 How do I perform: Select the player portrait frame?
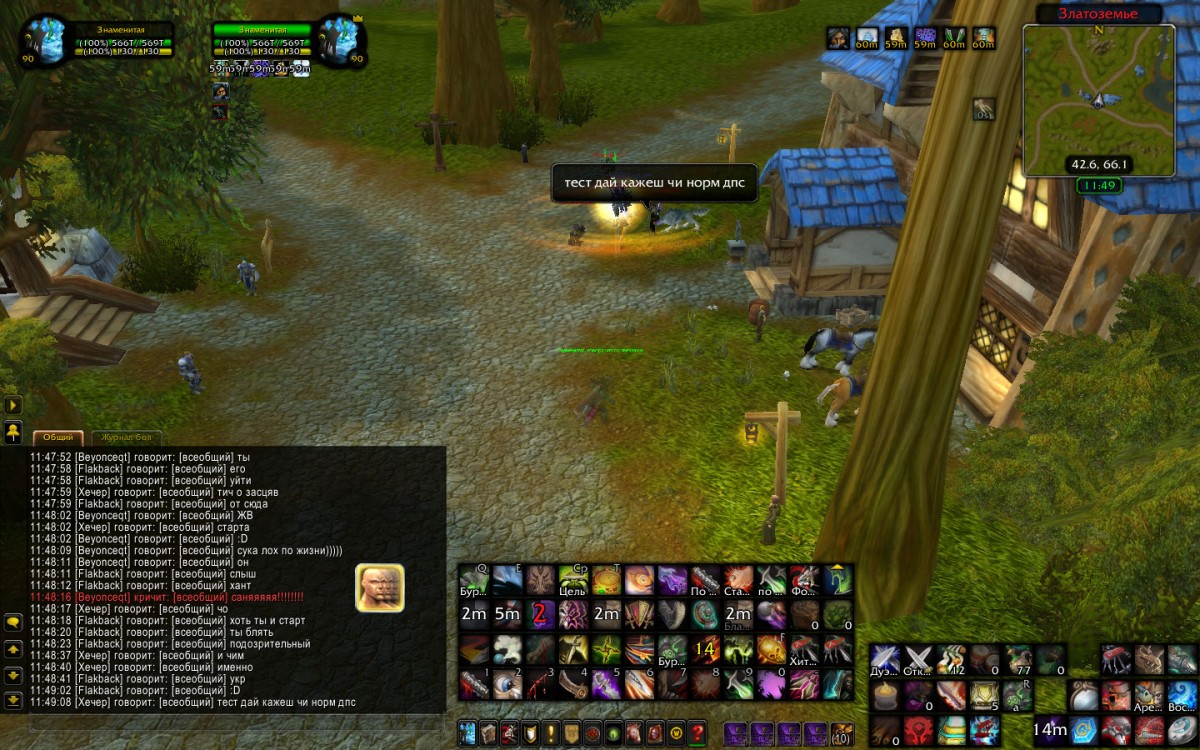pos(46,40)
